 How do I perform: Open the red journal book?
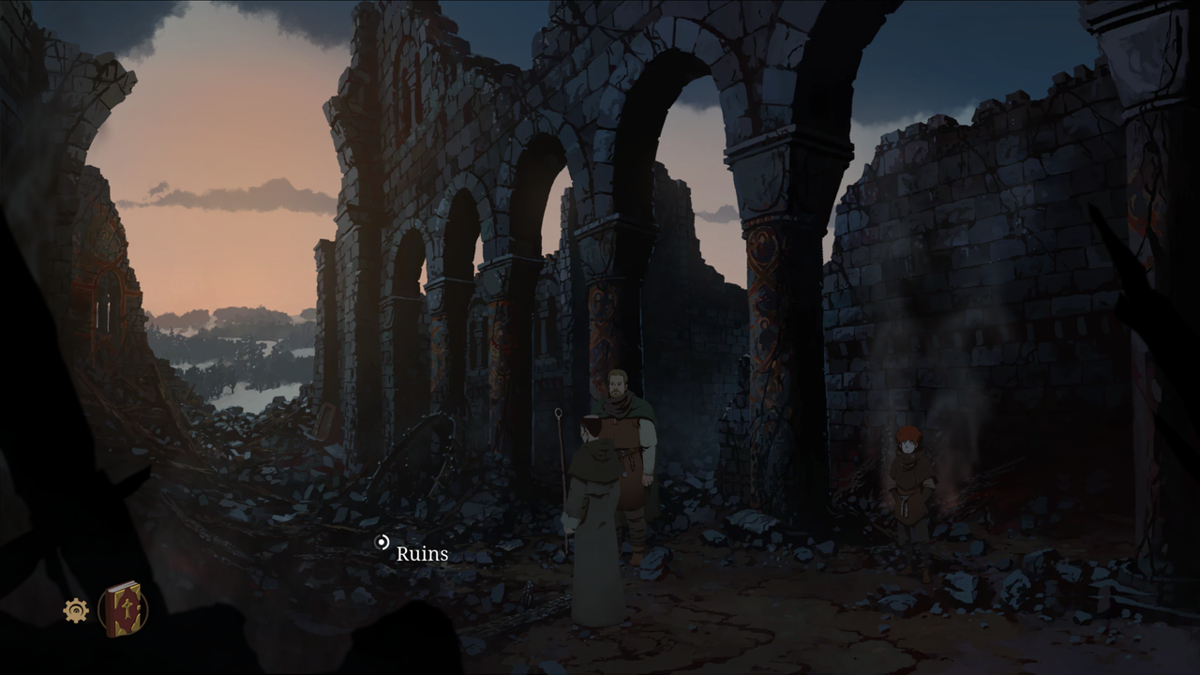pyautogui.click(x=123, y=608)
